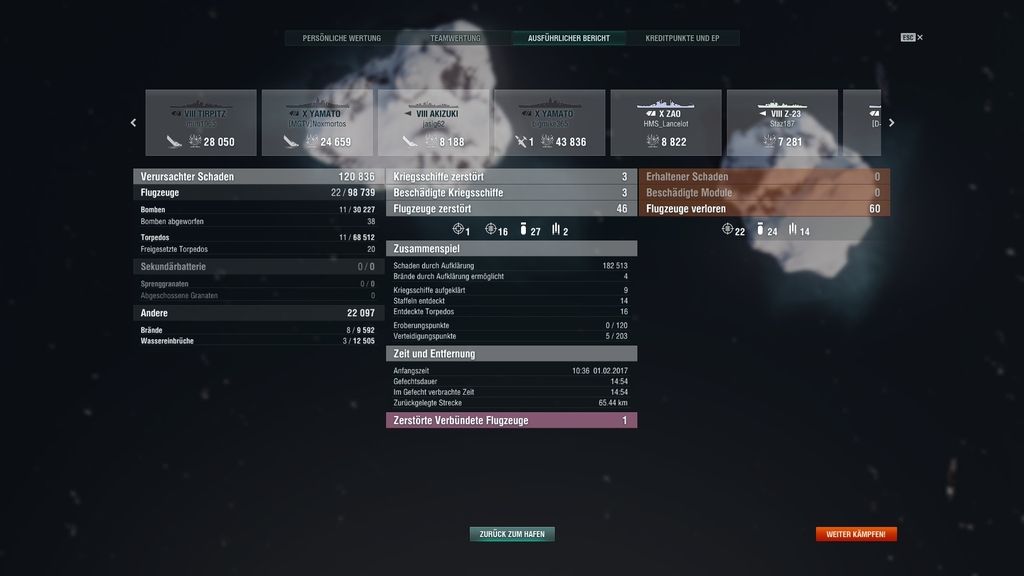The height and width of the screenshot is (576, 1024).
Task: Click the Weiter Kämpfen! button
Action: tap(856, 534)
